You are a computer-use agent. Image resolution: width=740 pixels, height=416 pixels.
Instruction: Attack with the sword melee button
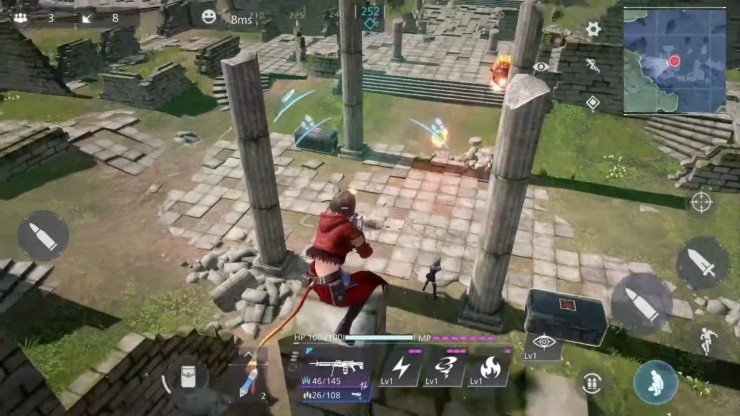point(702,264)
